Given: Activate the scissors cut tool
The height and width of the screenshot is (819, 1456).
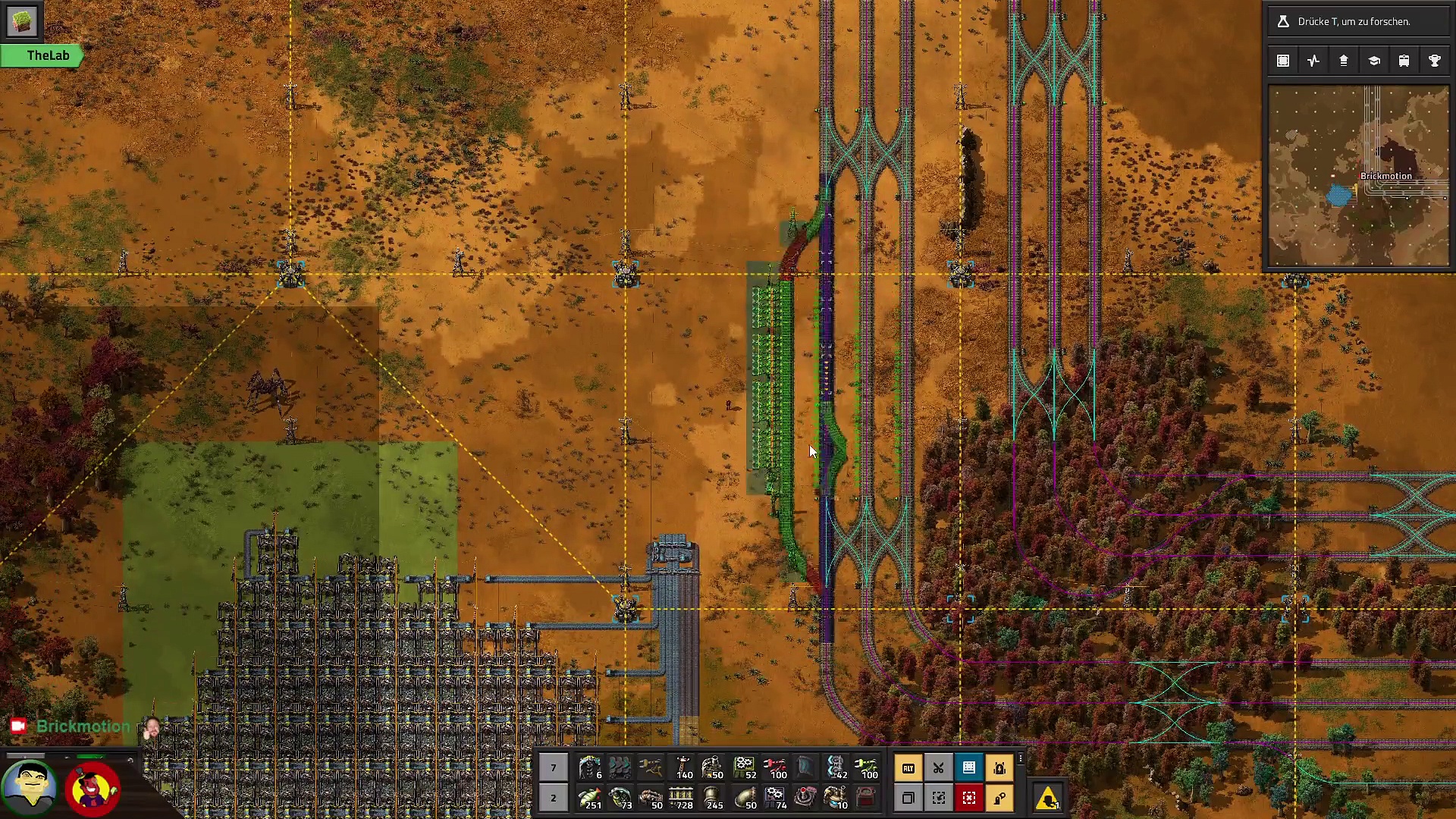Looking at the screenshot, I should [x=938, y=767].
